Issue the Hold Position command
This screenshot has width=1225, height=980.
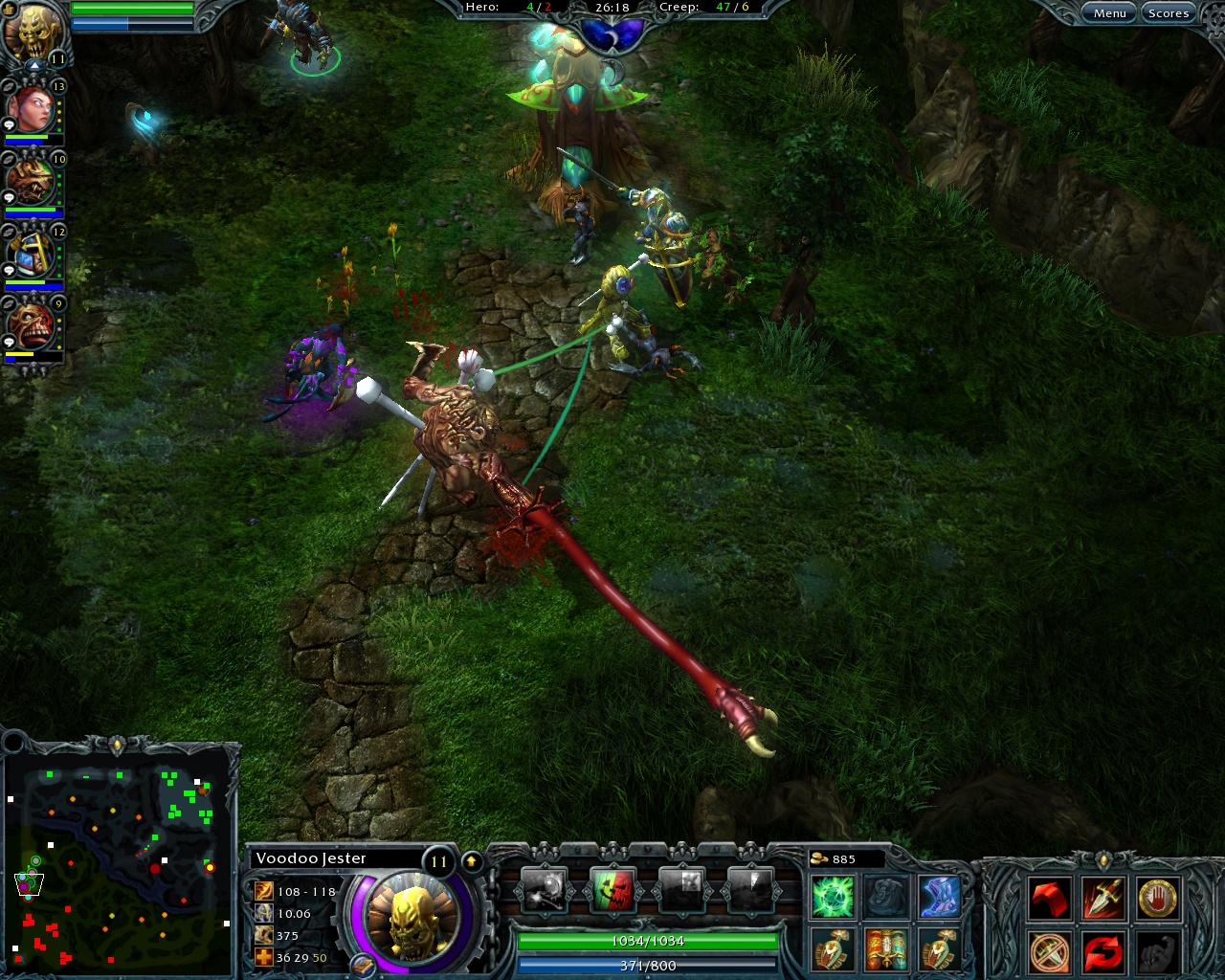tap(1158, 898)
